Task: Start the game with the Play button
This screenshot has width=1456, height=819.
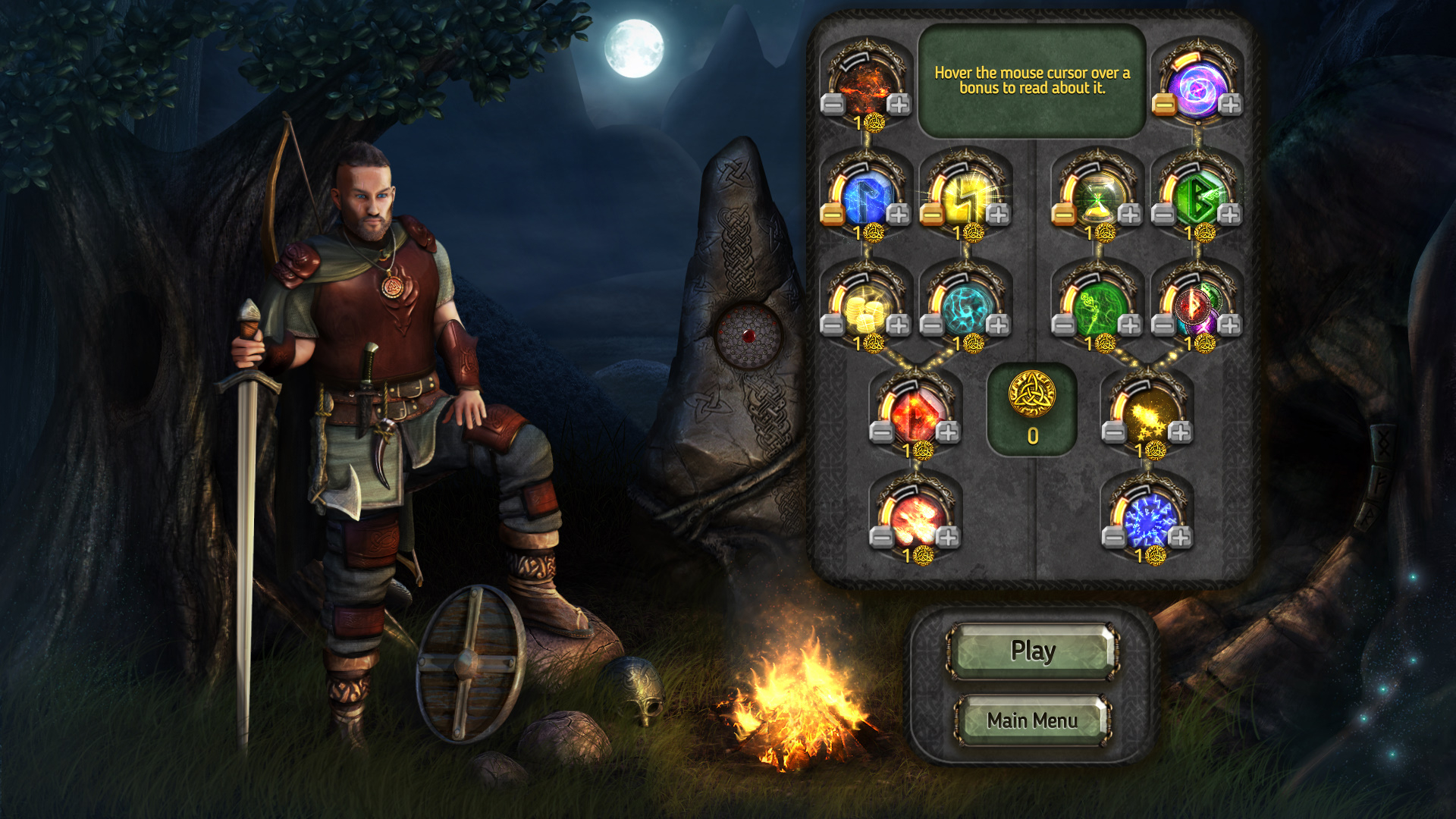Action: click(1032, 651)
